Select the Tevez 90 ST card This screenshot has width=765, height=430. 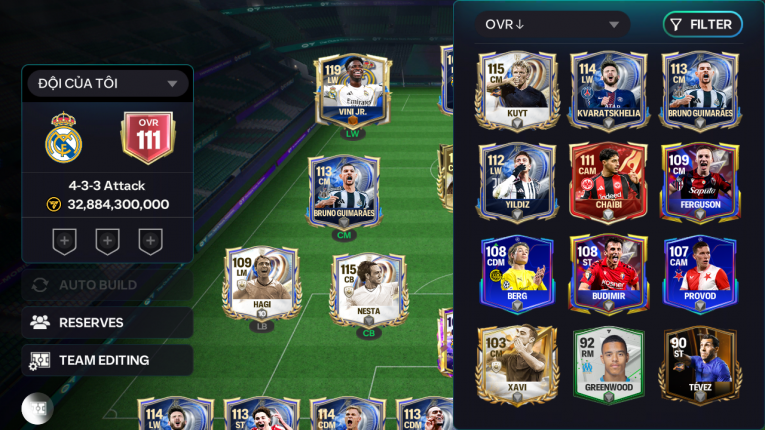(700, 365)
